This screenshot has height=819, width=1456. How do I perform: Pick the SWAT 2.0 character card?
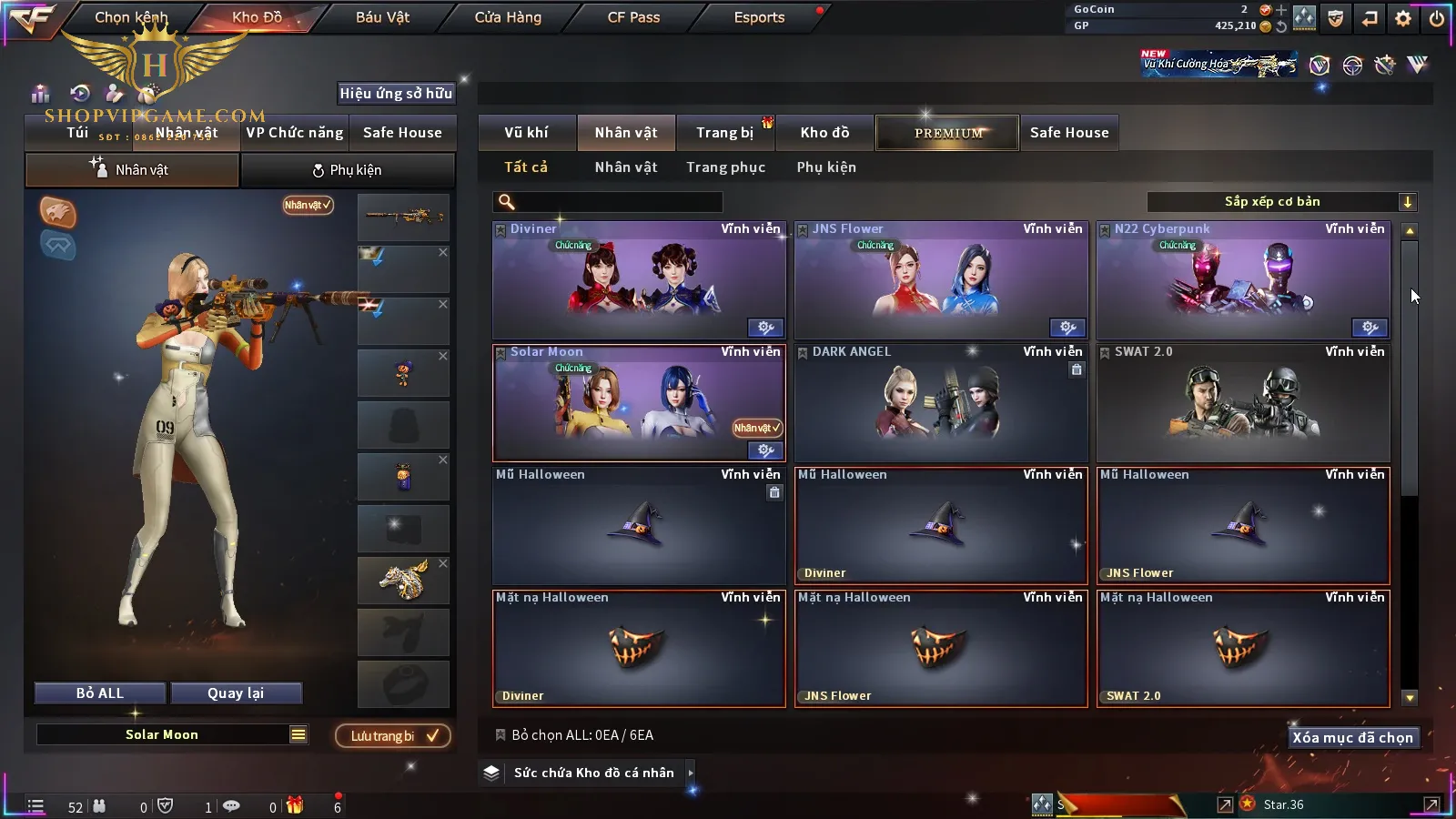1243,405
